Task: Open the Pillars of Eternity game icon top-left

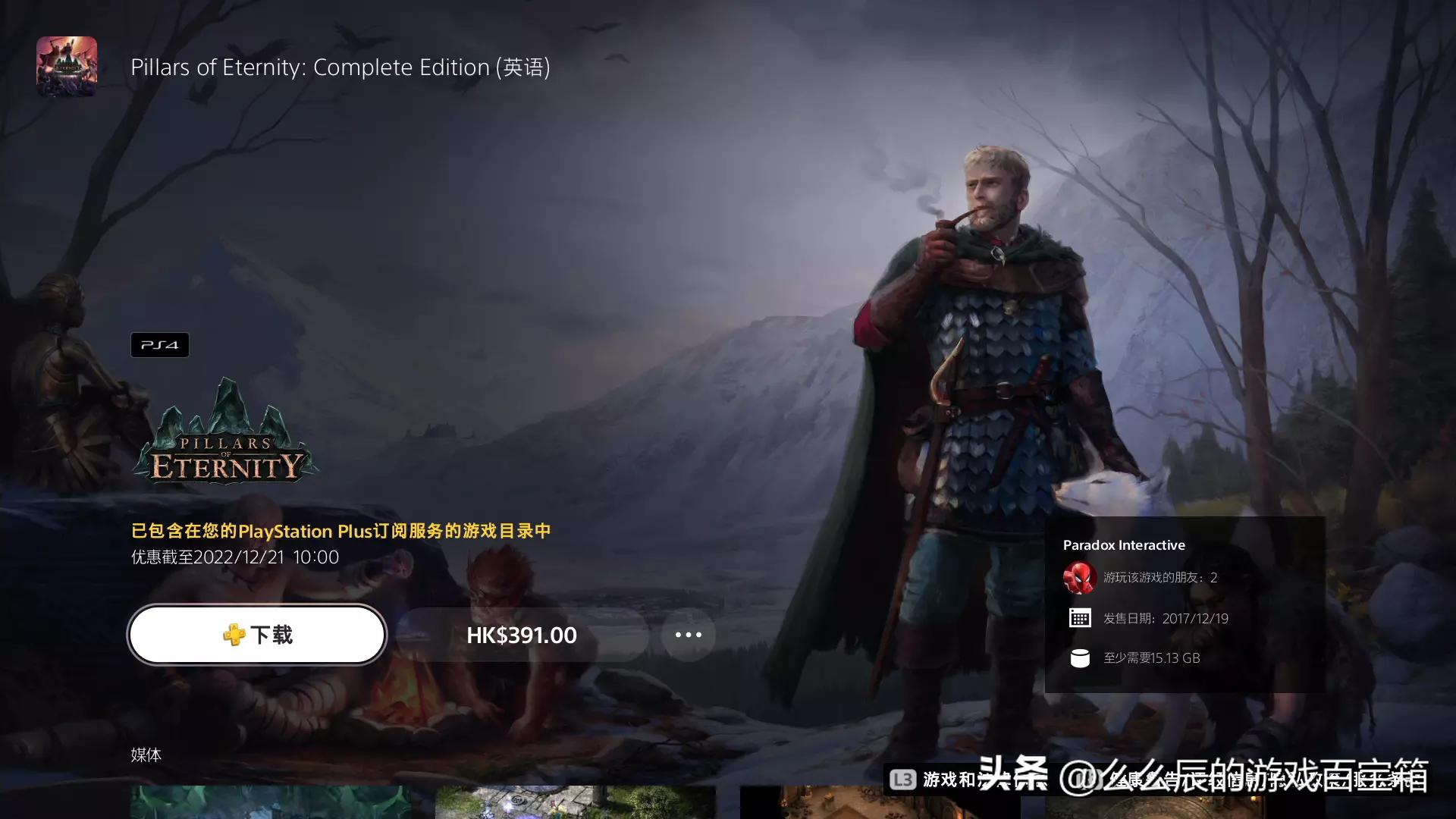Action: [x=67, y=67]
